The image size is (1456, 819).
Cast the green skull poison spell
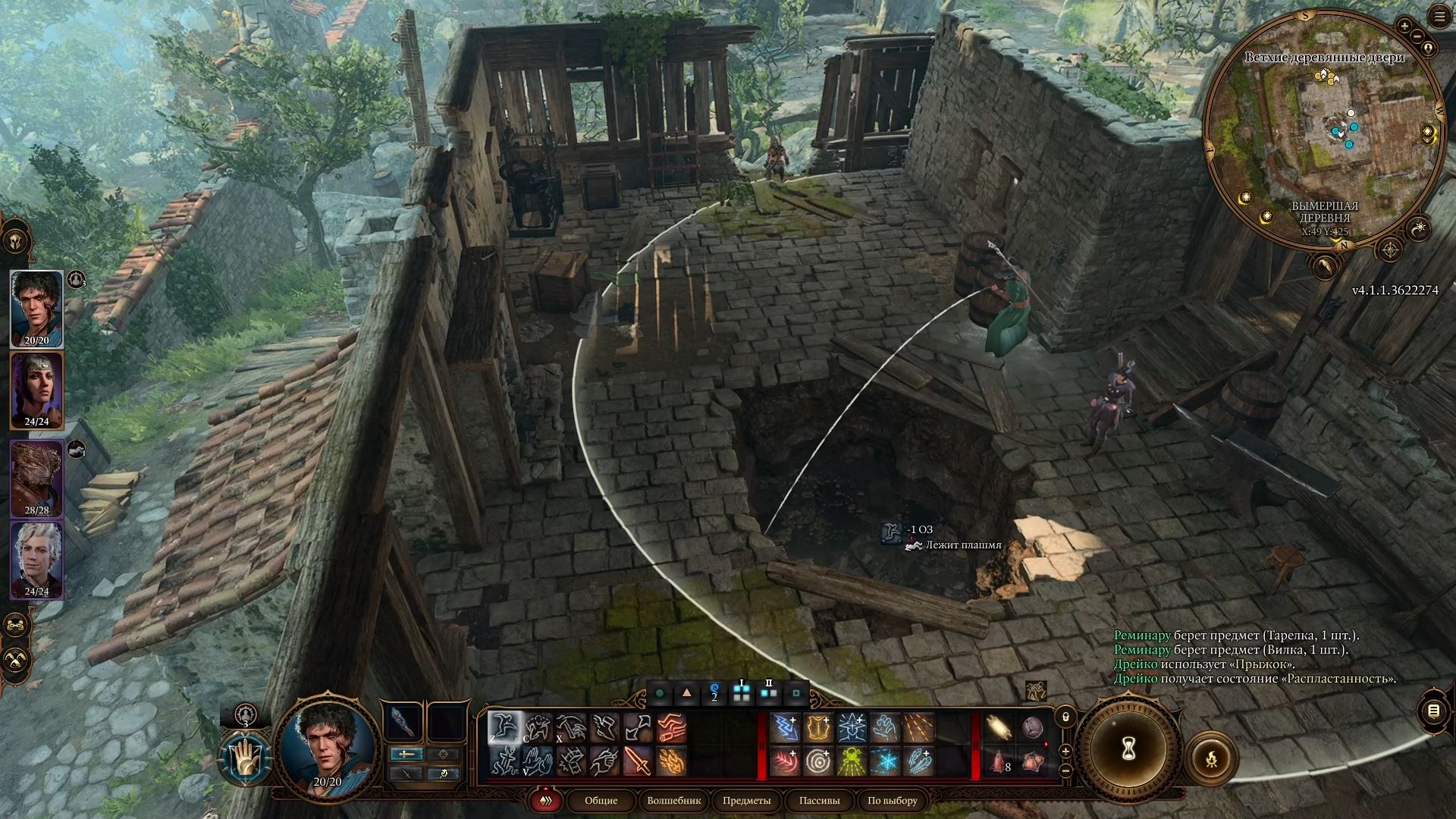pyautogui.click(x=852, y=761)
